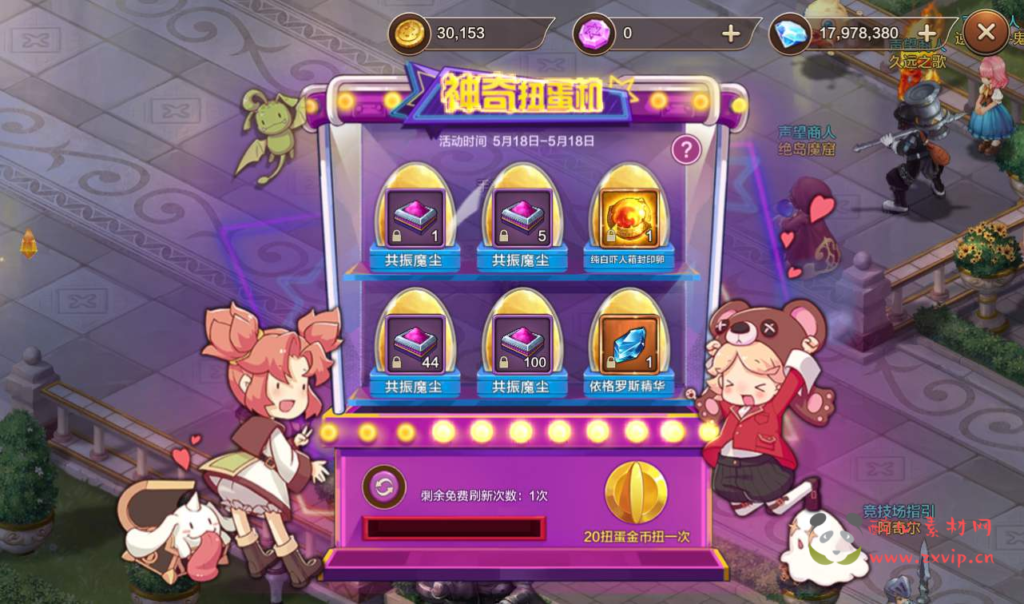This screenshot has height=604, width=1024.
Task: Close the gacha machine screen
Action: coord(986,33)
